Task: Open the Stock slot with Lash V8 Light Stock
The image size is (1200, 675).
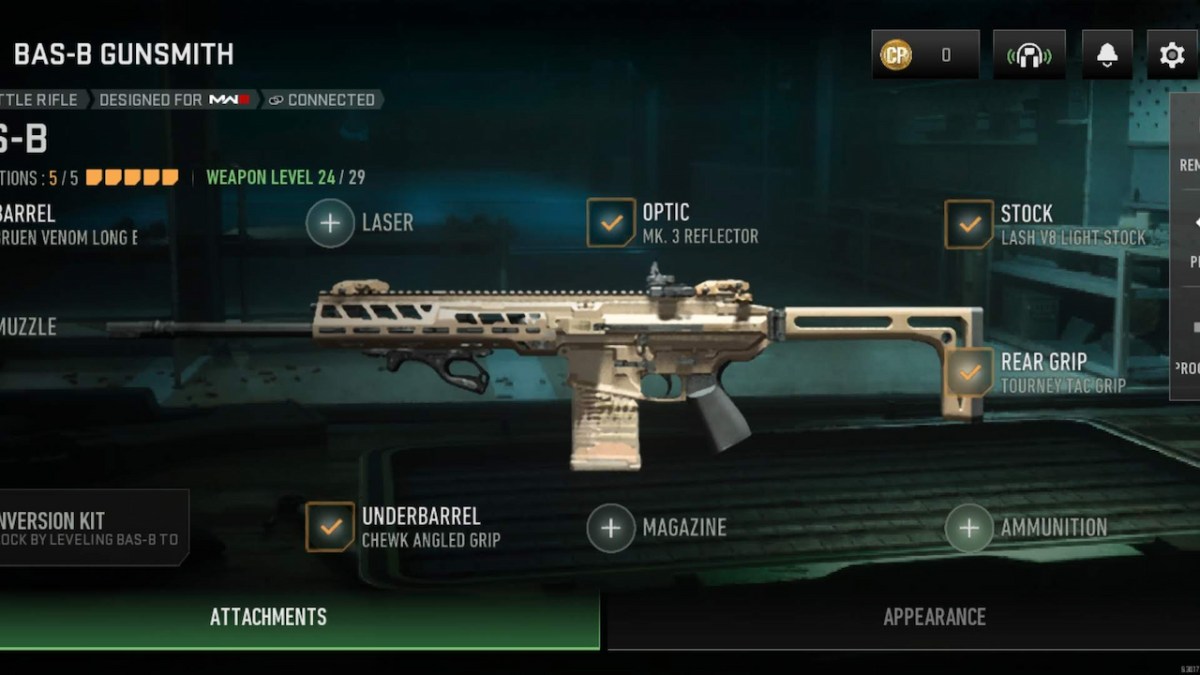Action: pos(969,224)
